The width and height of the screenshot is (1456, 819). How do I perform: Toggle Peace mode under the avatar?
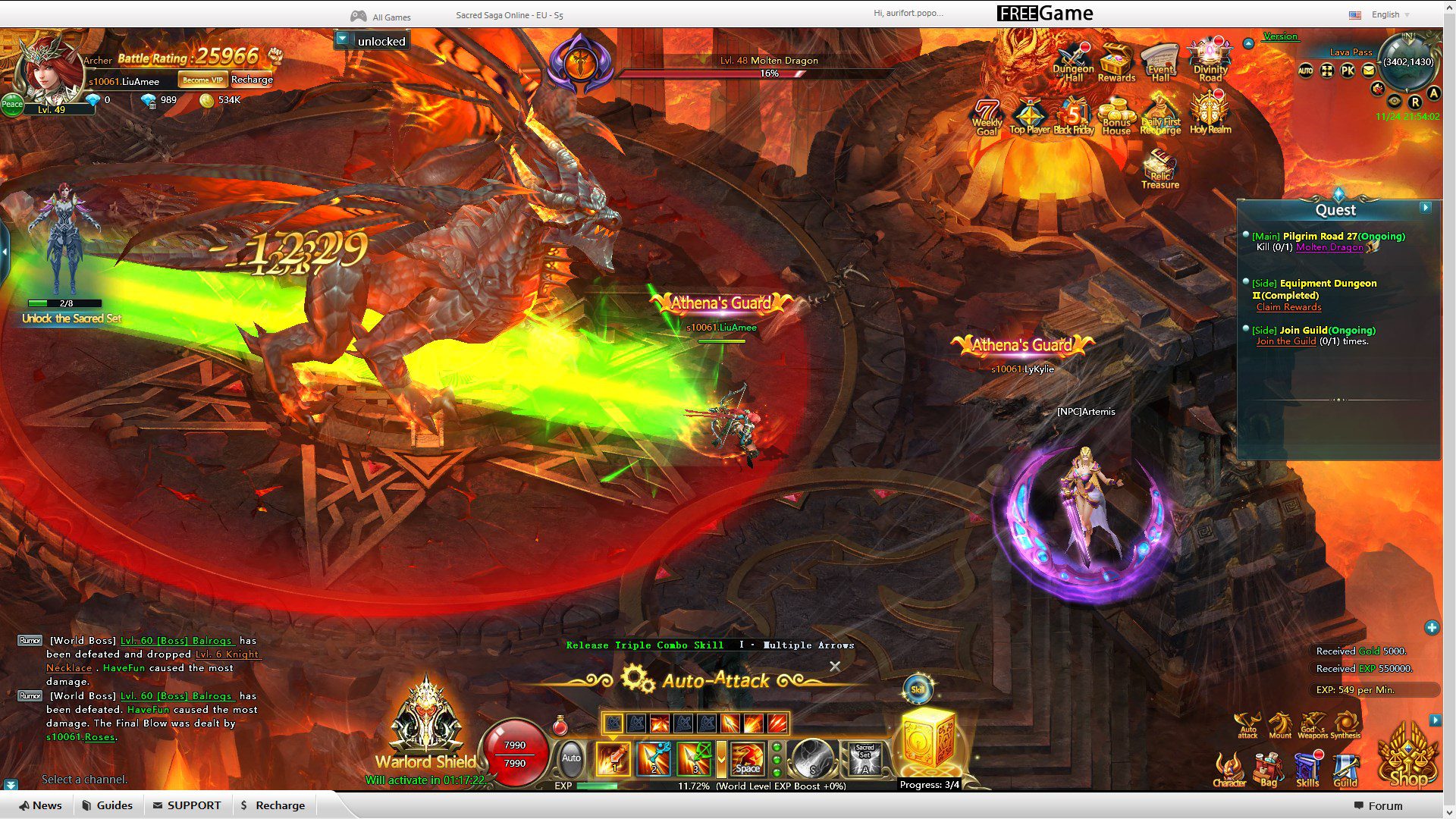click(11, 105)
